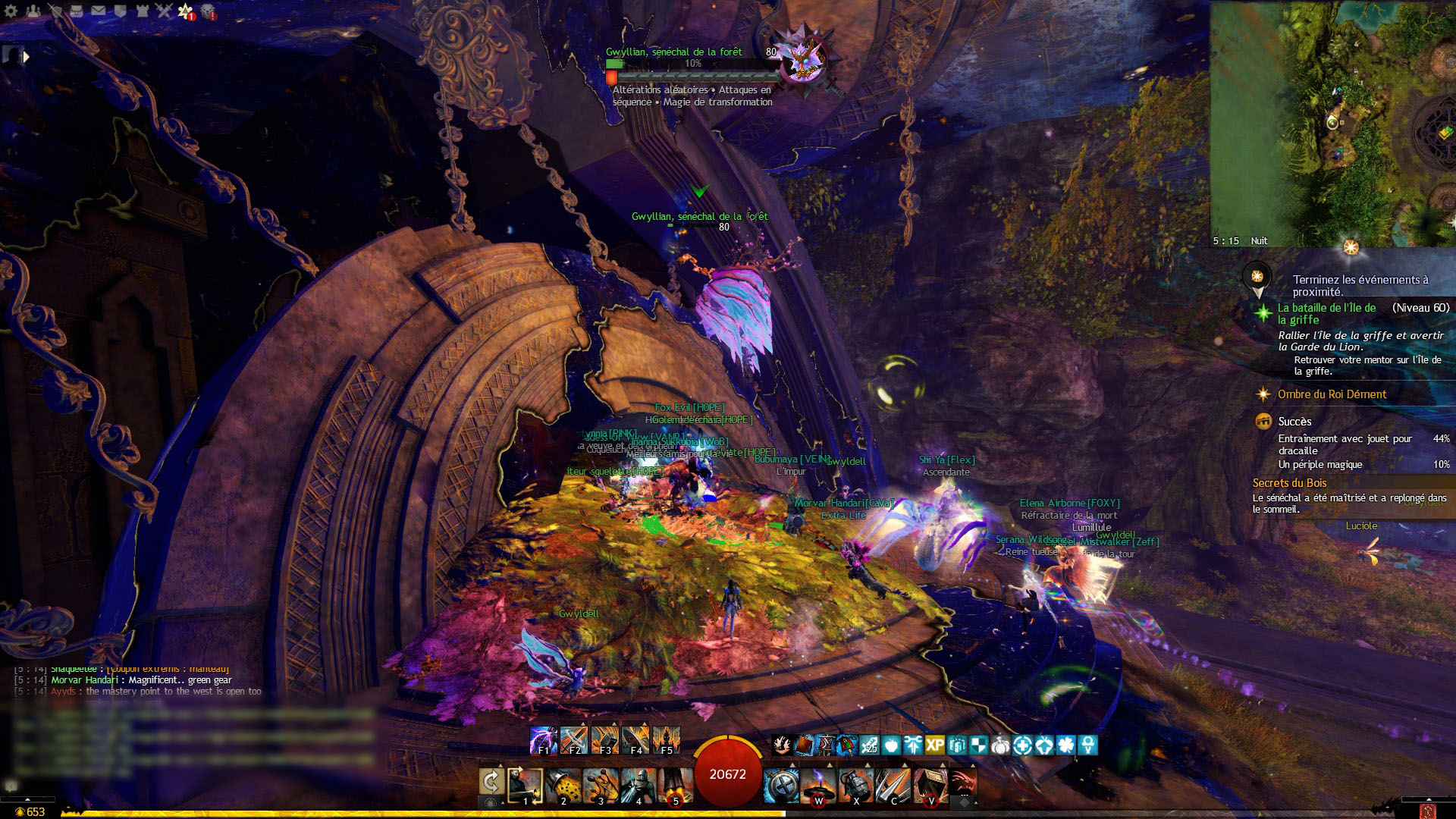Click the XP boost buff icon
1456x819 pixels.
(934, 745)
